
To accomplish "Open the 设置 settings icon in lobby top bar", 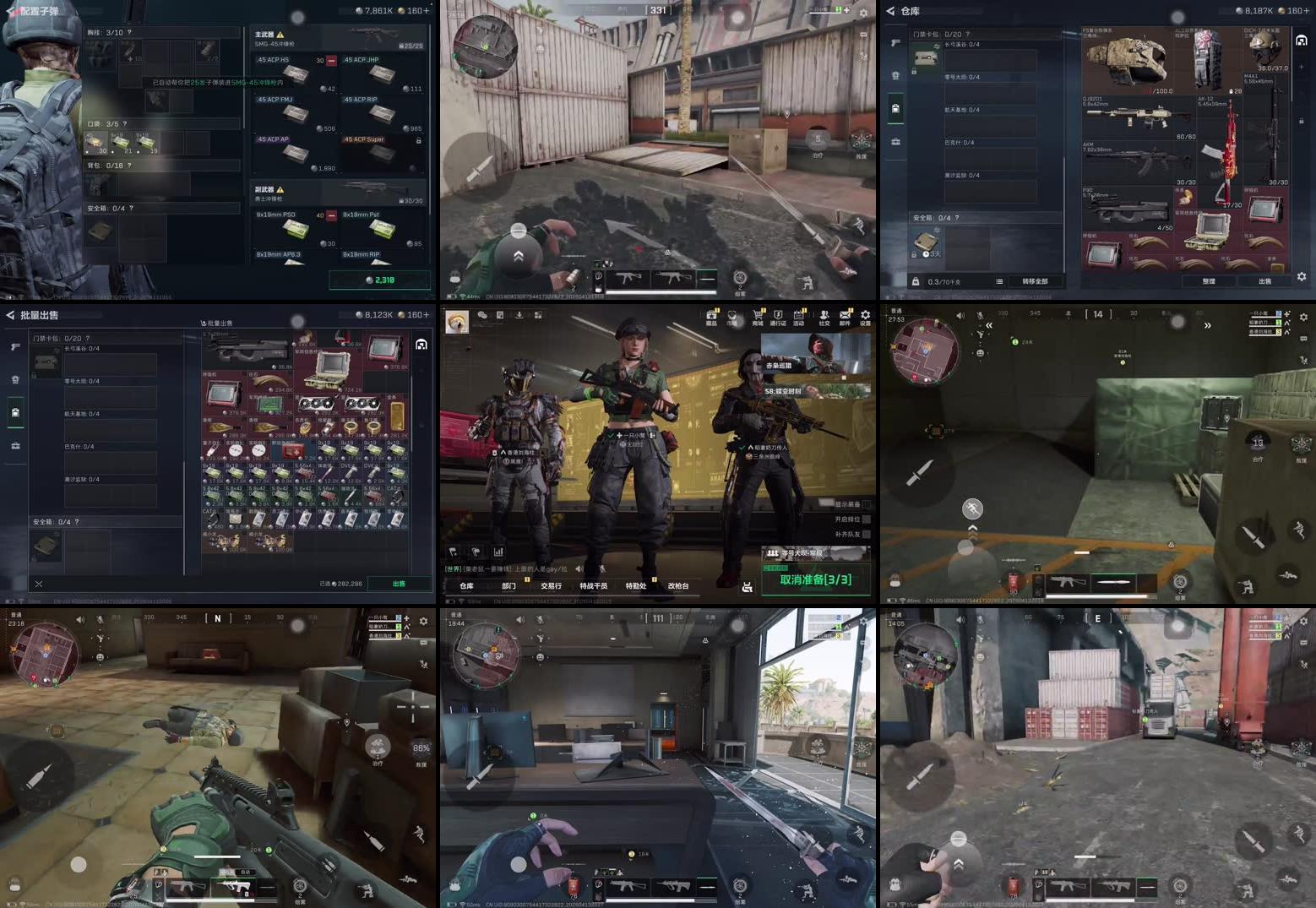I will pyautogui.click(x=866, y=313).
